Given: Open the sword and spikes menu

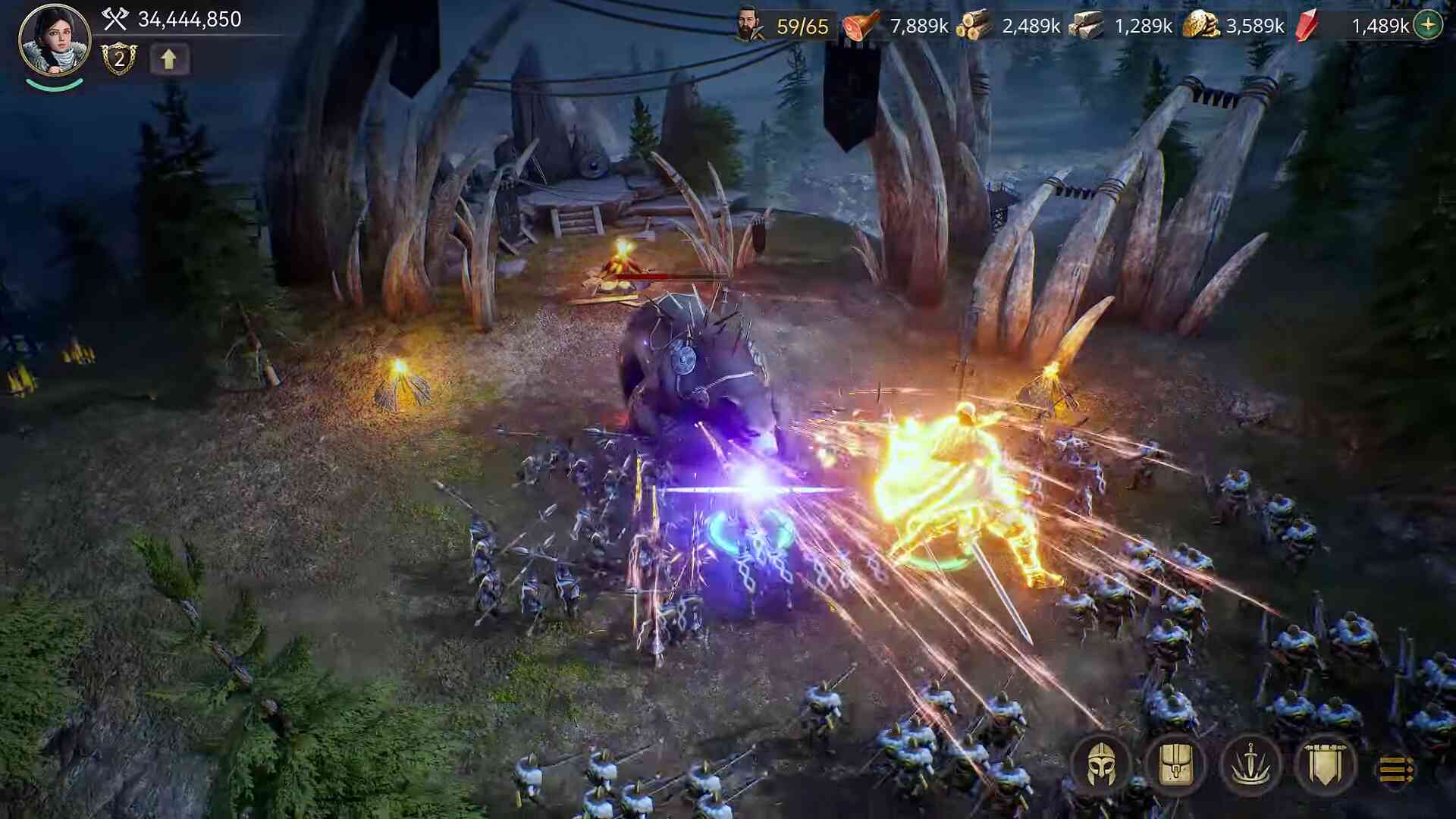Looking at the screenshot, I should click(x=1250, y=766).
